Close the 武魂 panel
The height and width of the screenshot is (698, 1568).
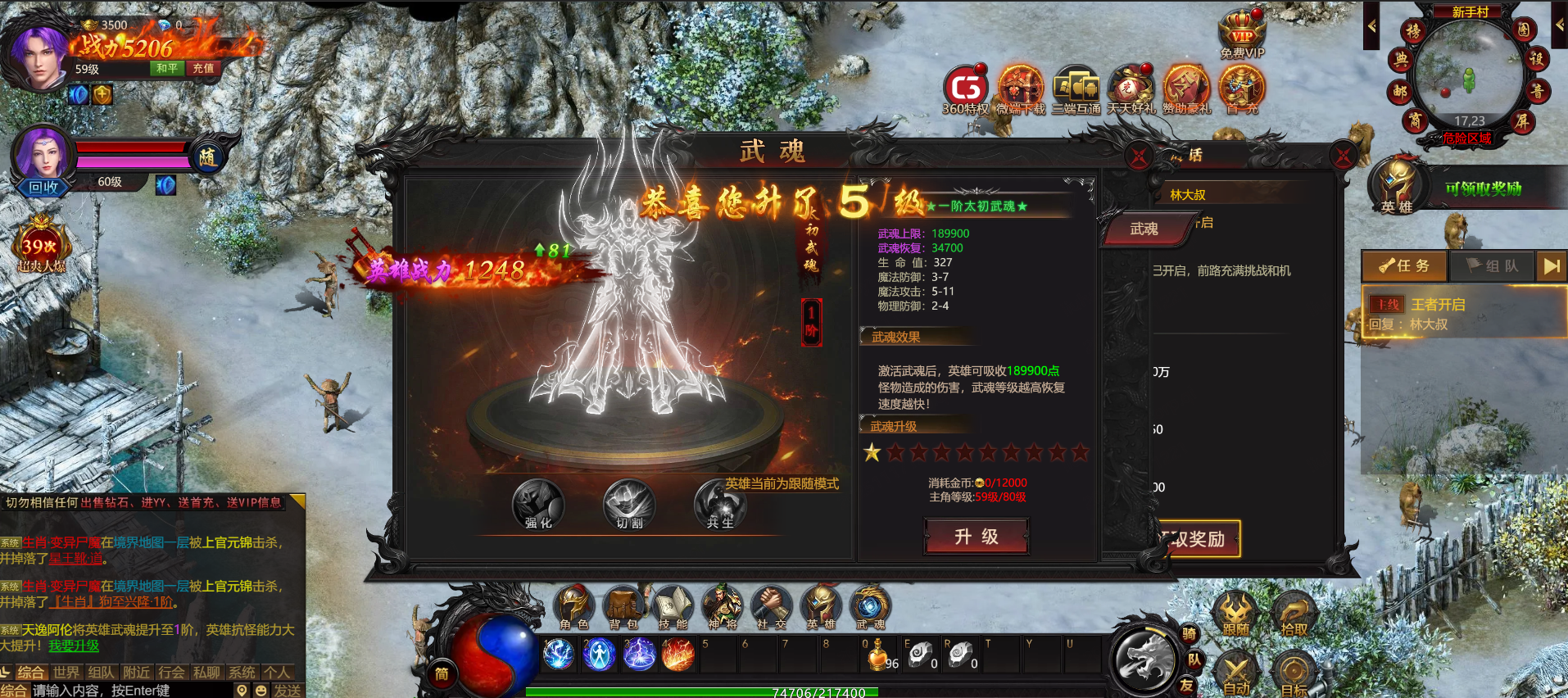click(1139, 156)
